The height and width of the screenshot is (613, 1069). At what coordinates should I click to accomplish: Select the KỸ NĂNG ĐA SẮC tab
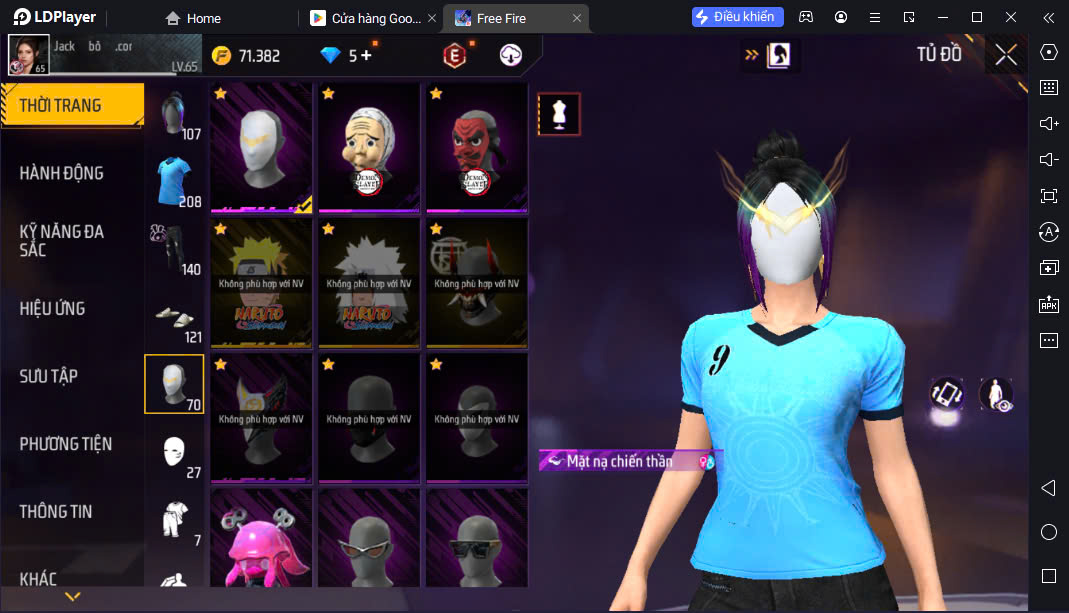(62, 240)
